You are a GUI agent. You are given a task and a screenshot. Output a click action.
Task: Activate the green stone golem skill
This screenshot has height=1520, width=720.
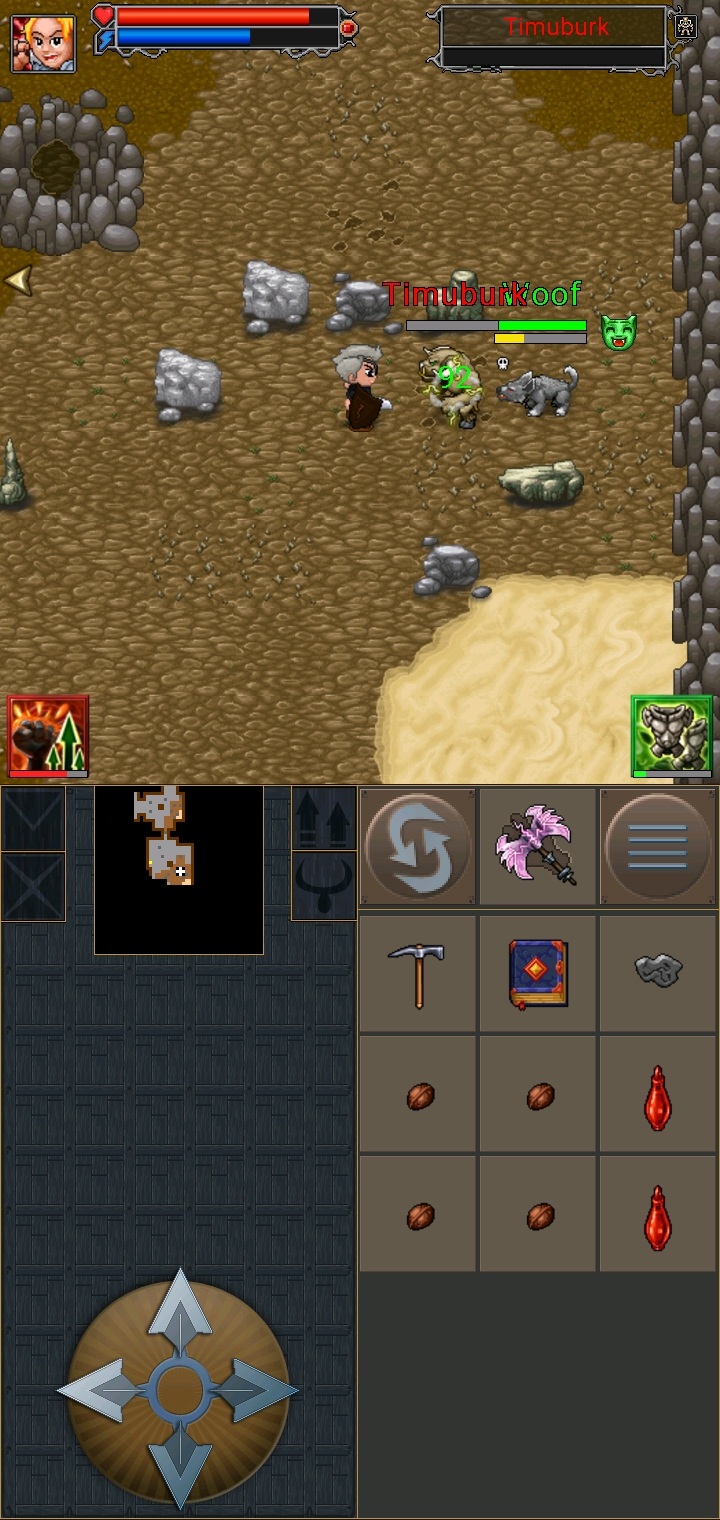(671, 736)
